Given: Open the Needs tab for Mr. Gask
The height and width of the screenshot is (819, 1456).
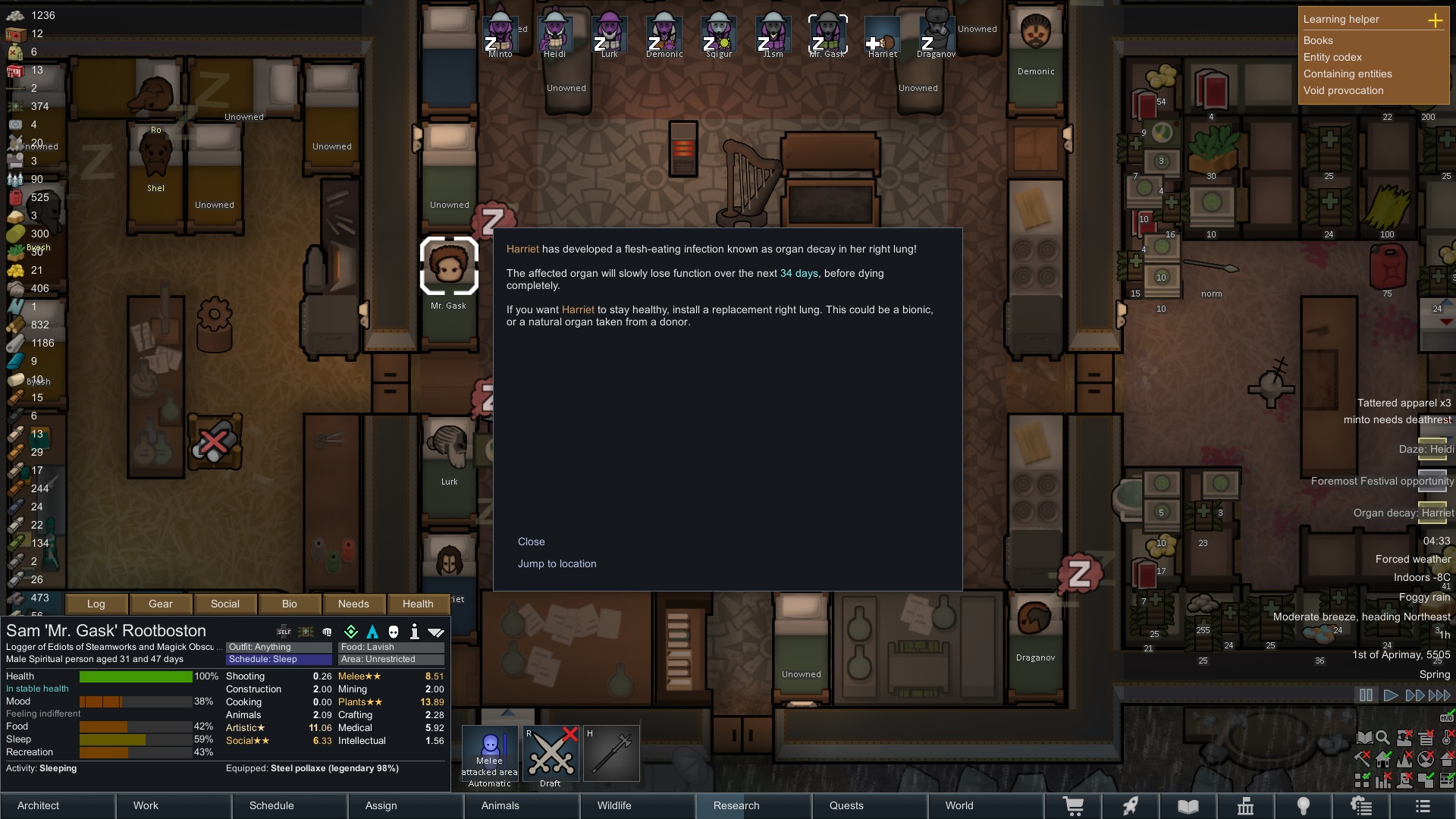Looking at the screenshot, I should tap(353, 604).
